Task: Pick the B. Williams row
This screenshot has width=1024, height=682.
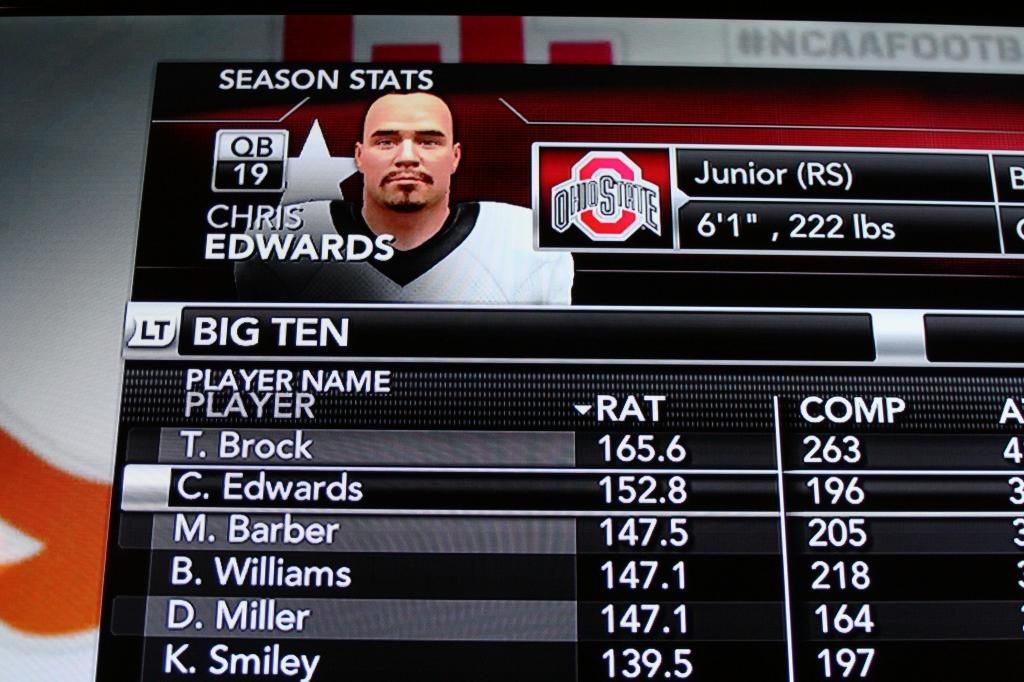Action: 260,573
